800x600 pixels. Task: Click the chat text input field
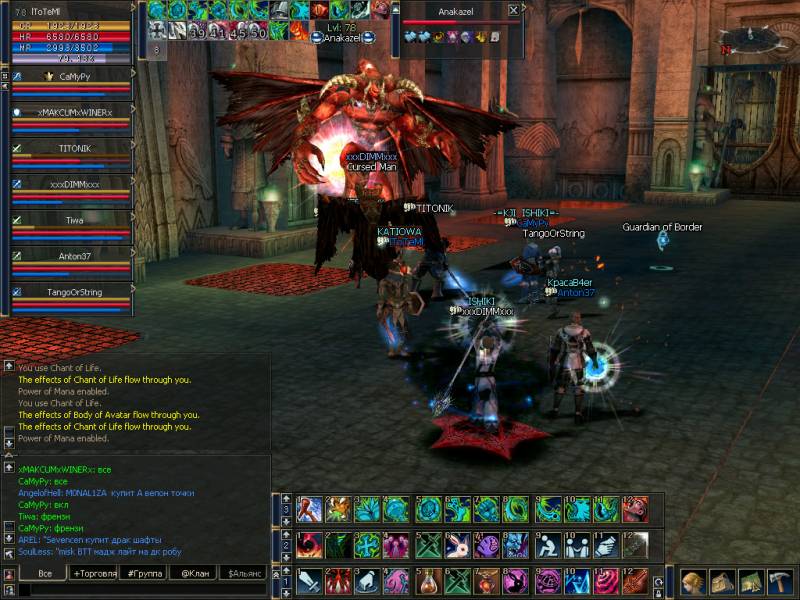[140, 590]
